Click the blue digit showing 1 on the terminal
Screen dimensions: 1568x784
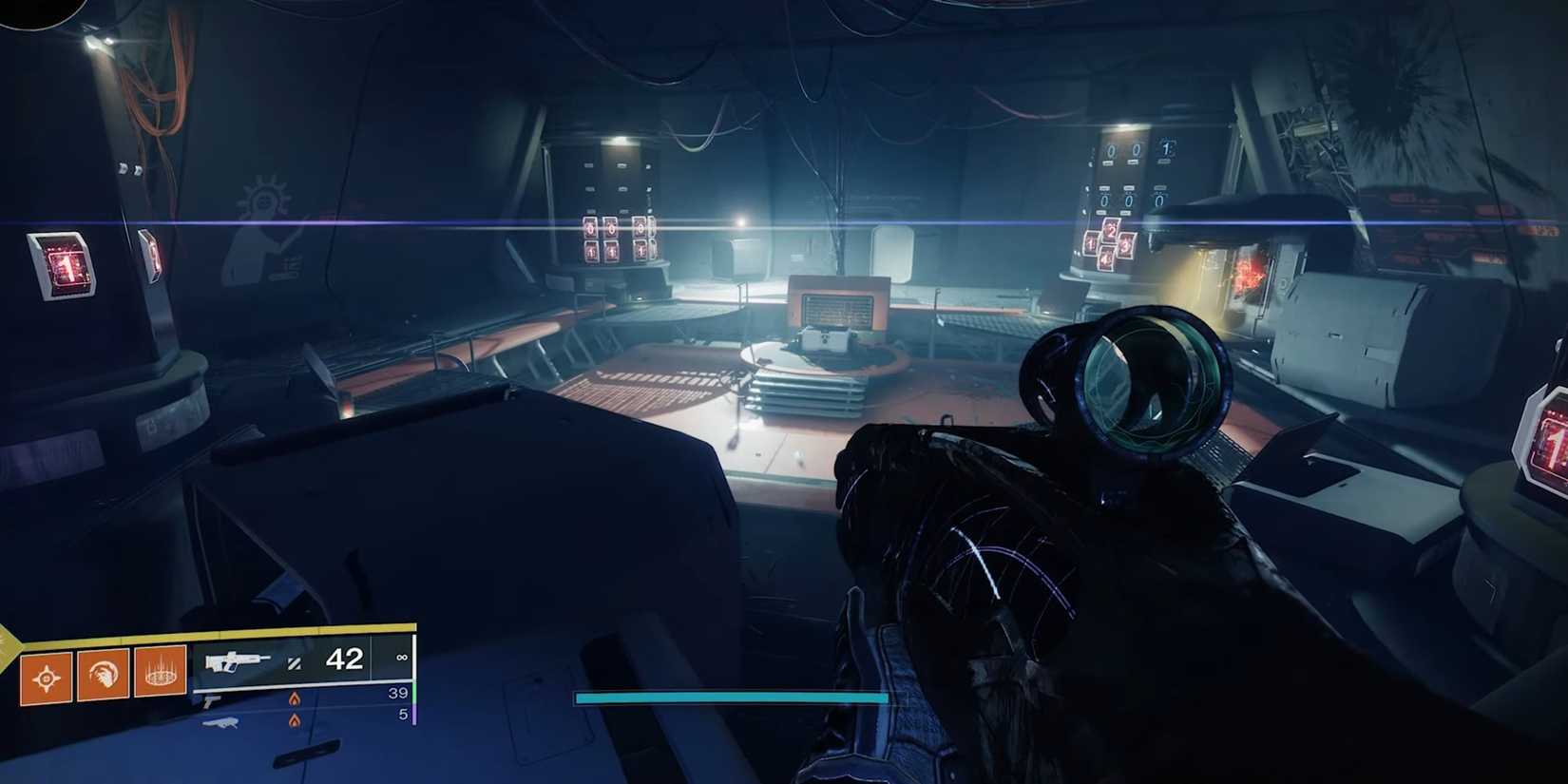[1165, 150]
